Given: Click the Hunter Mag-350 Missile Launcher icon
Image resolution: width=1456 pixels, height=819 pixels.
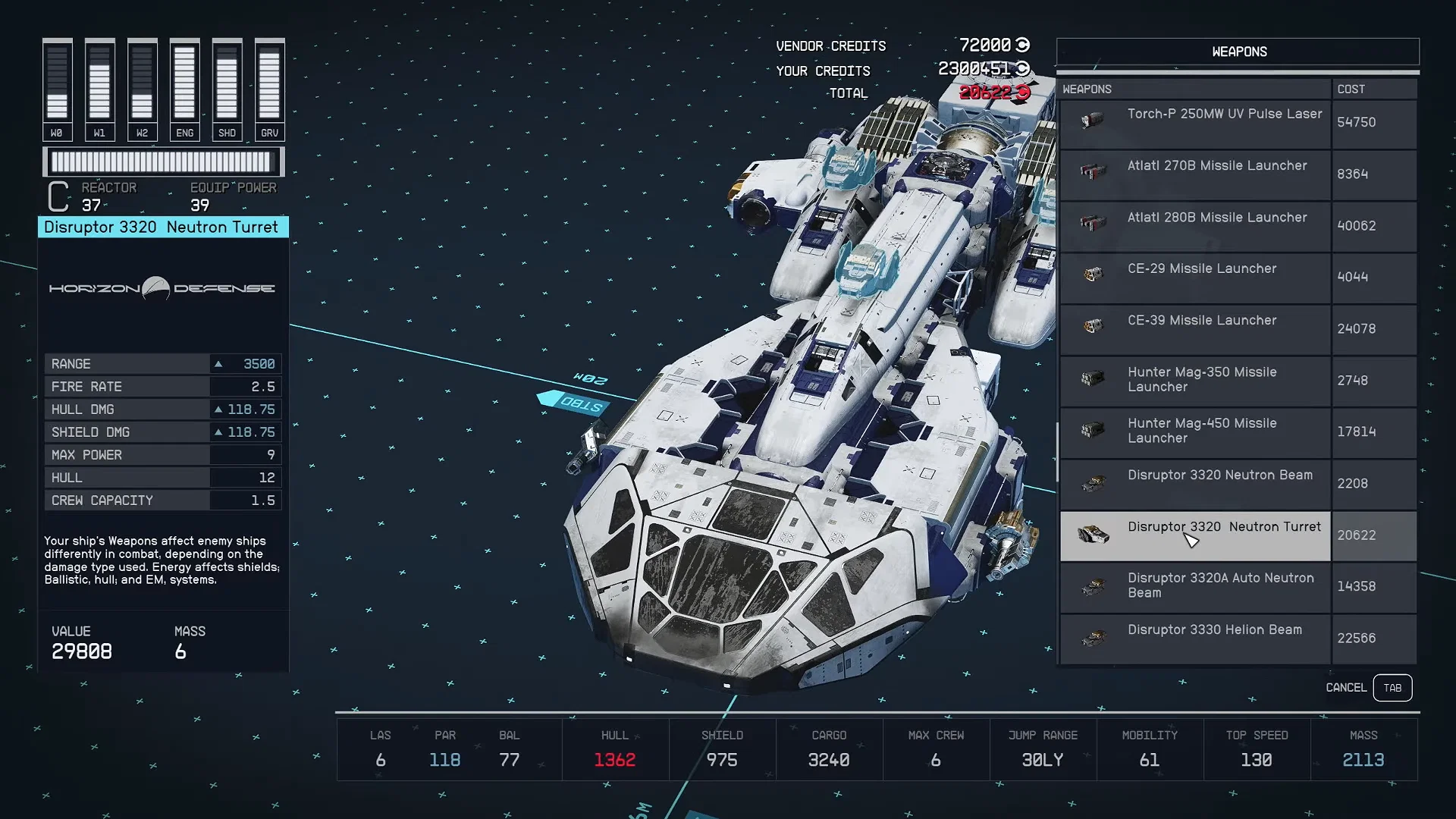Looking at the screenshot, I should (x=1092, y=379).
